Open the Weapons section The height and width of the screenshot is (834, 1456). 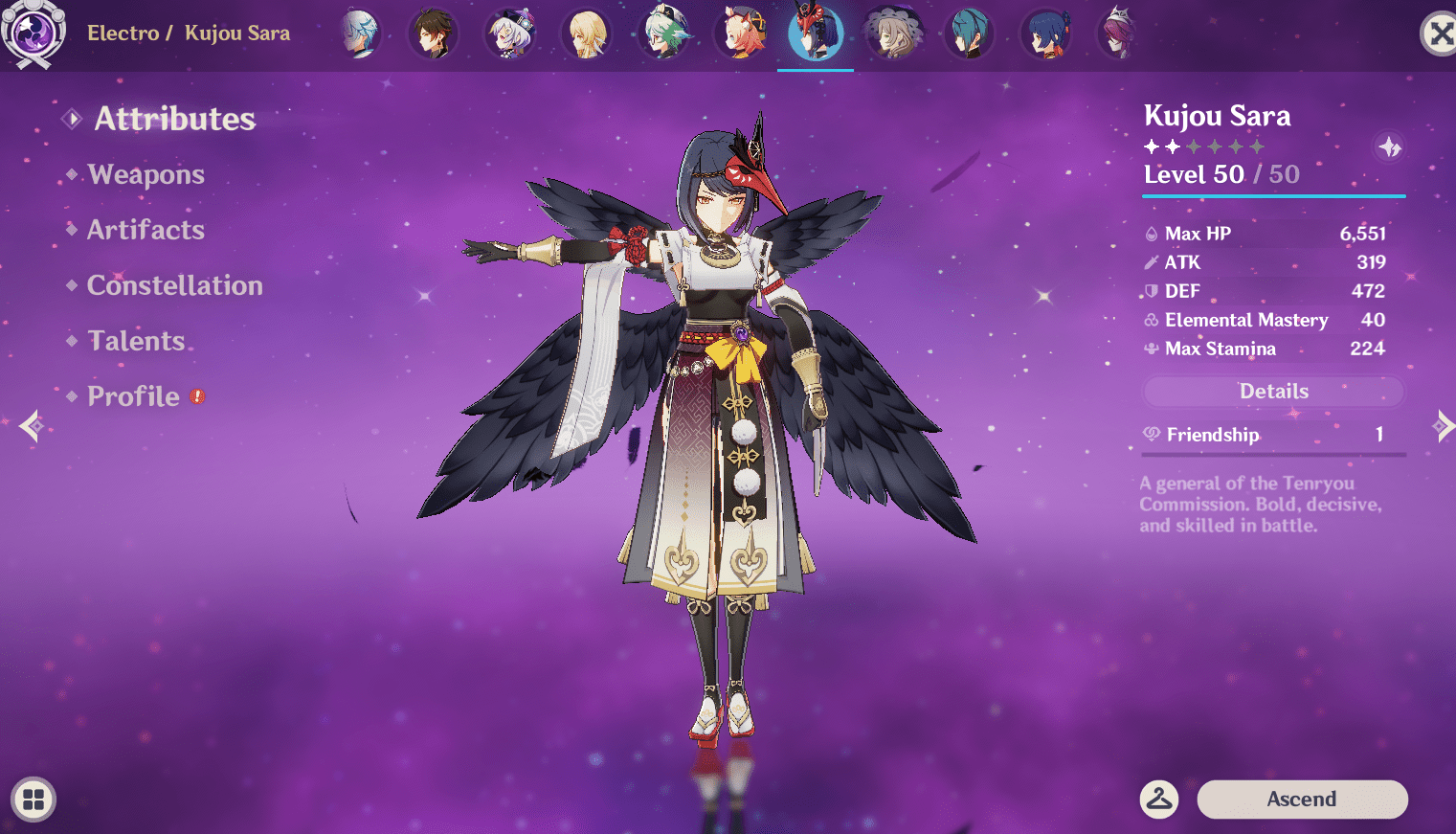[x=146, y=174]
